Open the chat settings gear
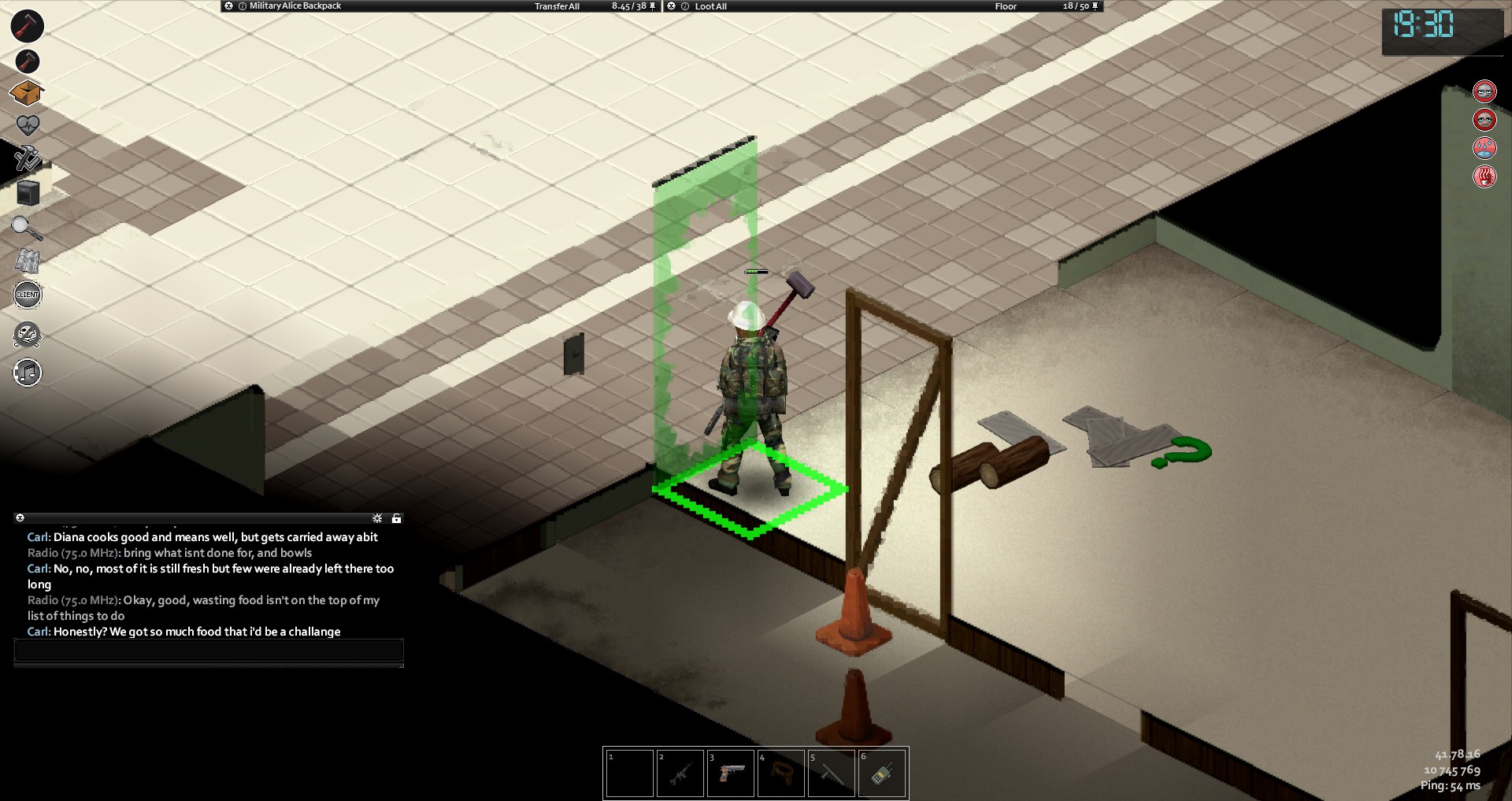 tap(377, 518)
